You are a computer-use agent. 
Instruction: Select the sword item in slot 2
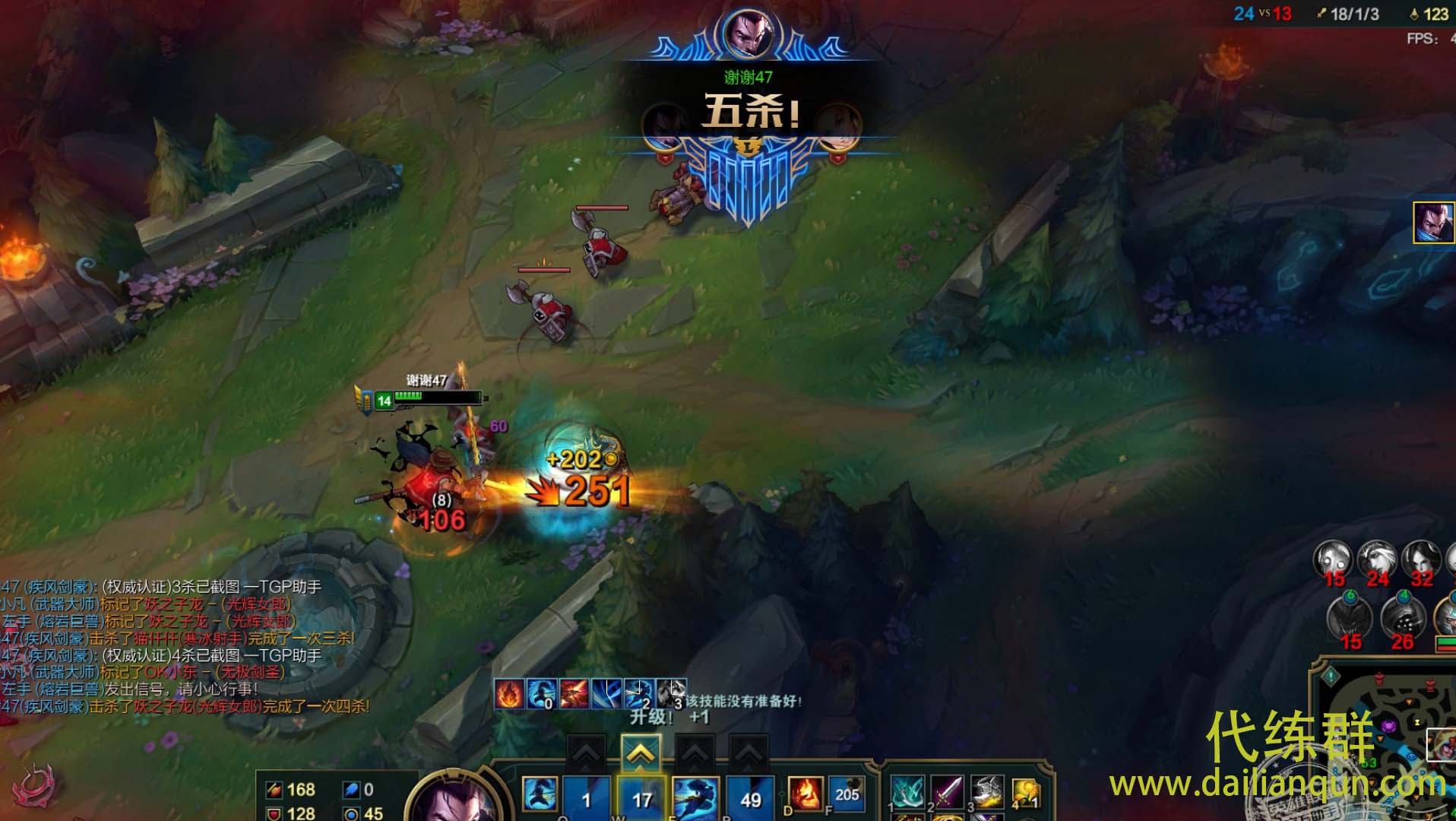click(947, 793)
